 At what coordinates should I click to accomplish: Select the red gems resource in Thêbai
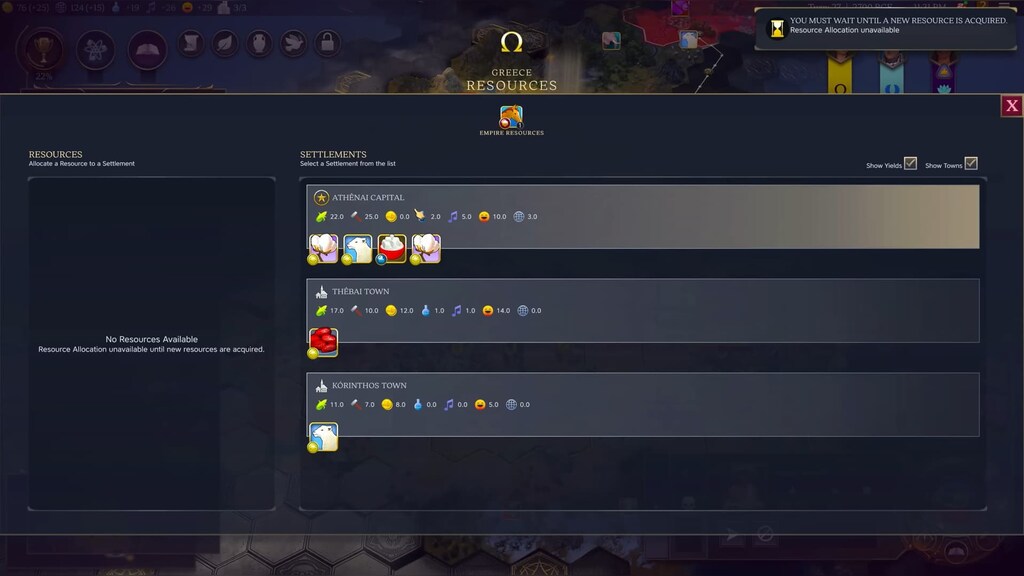(x=324, y=342)
